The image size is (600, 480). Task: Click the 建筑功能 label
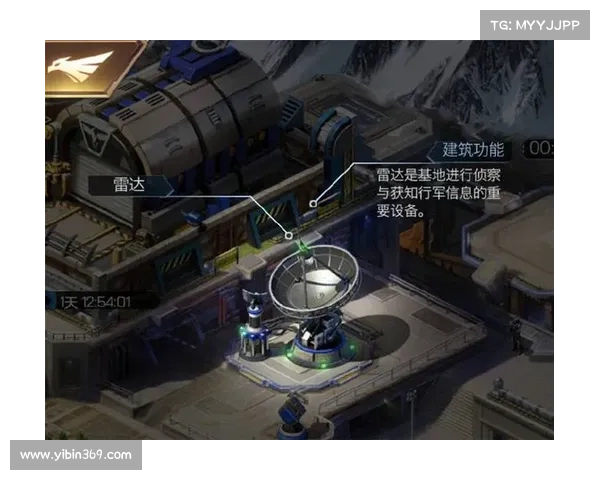[472, 150]
